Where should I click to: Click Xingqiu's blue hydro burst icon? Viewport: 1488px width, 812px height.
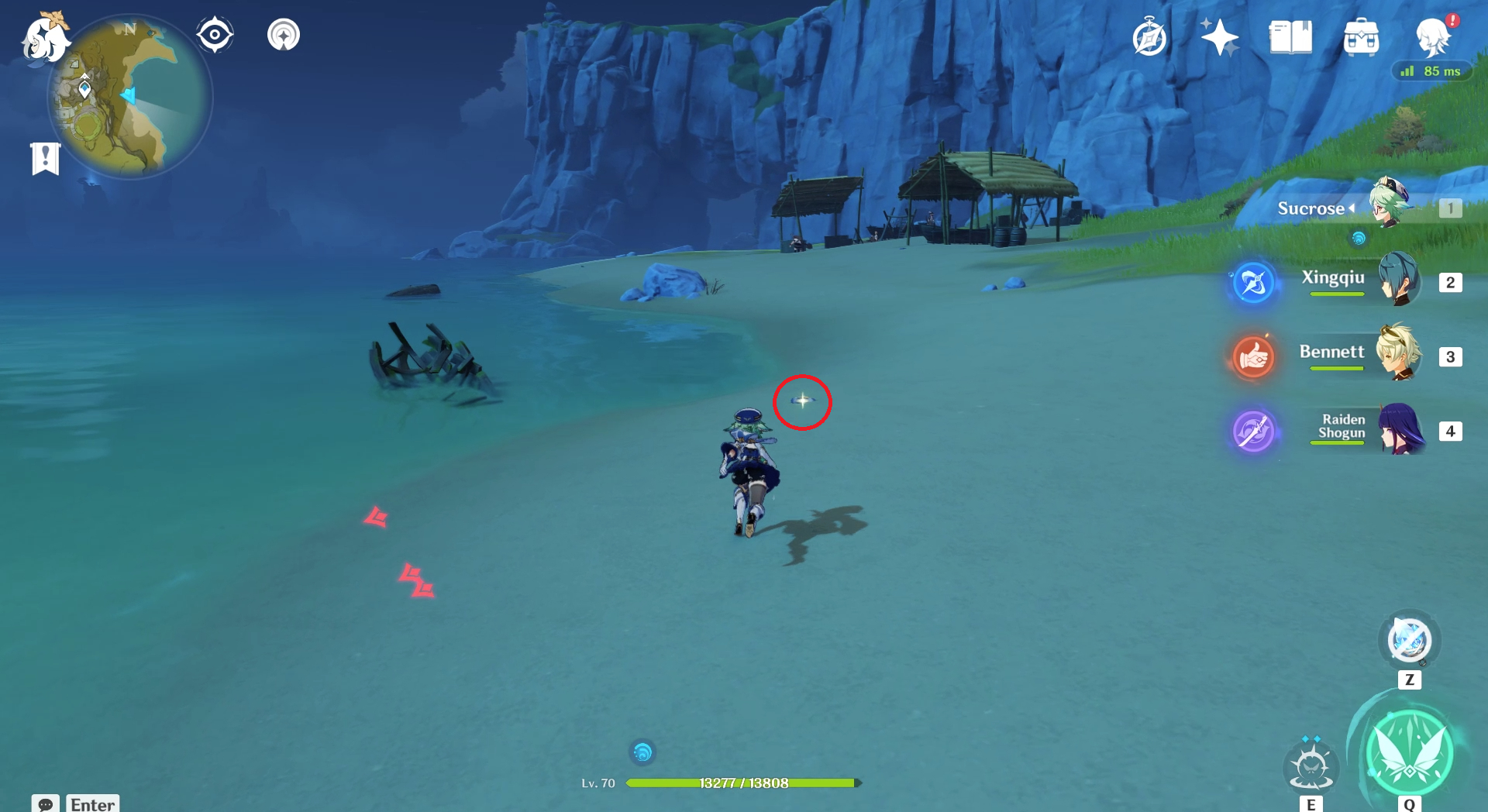coord(1253,283)
